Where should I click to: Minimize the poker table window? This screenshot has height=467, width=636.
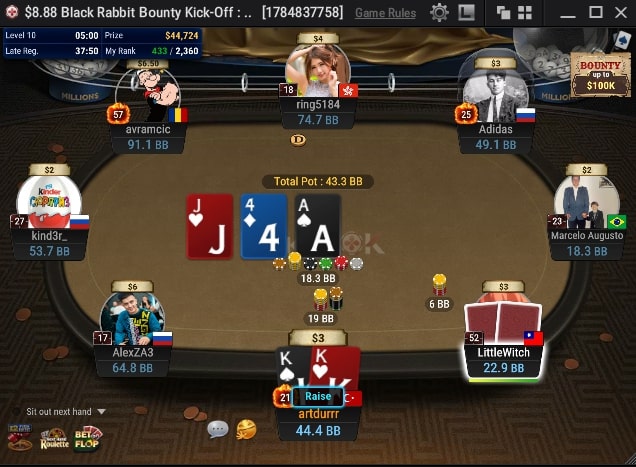[x=567, y=13]
